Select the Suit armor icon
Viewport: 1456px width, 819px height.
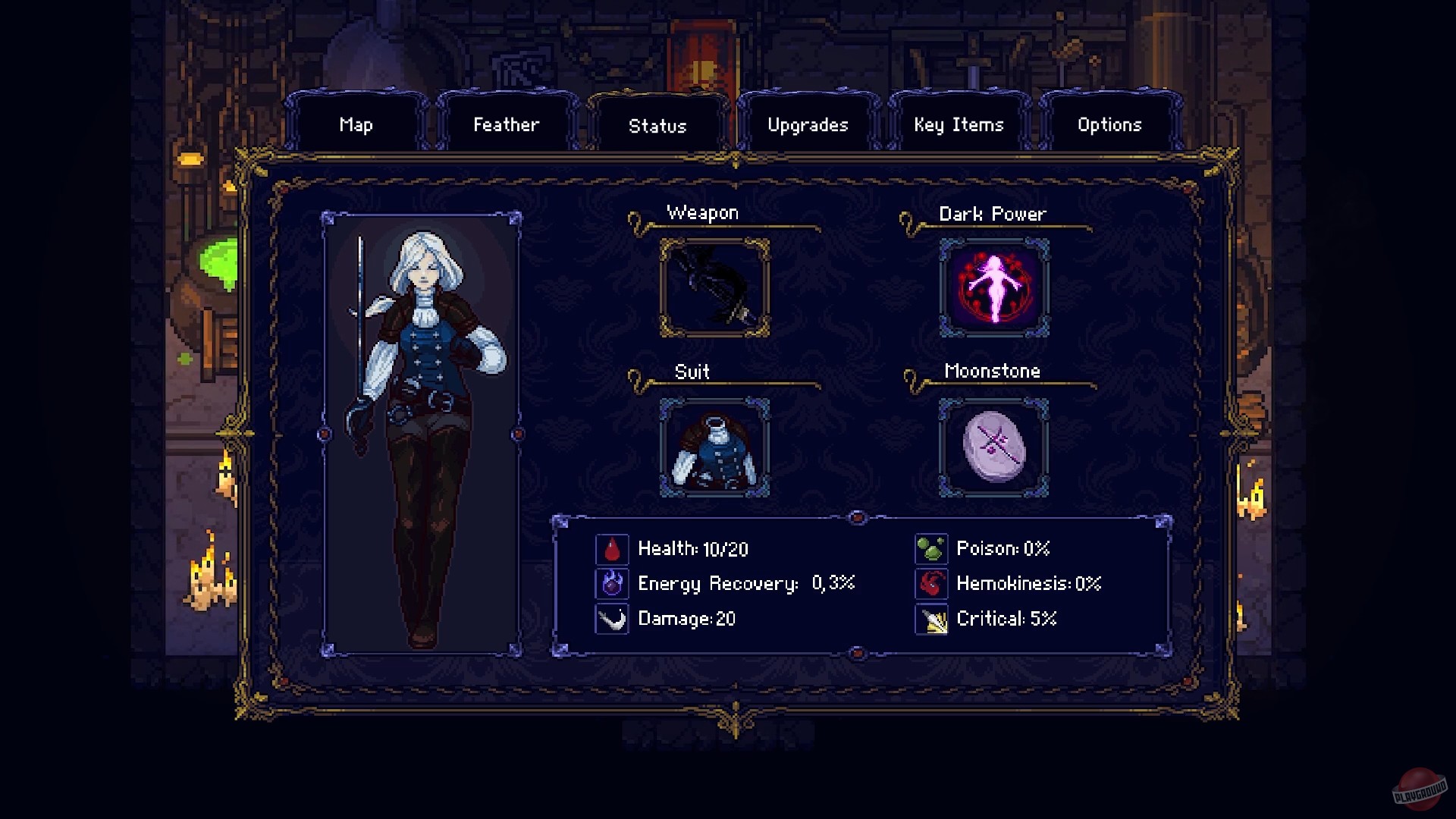pos(713,447)
